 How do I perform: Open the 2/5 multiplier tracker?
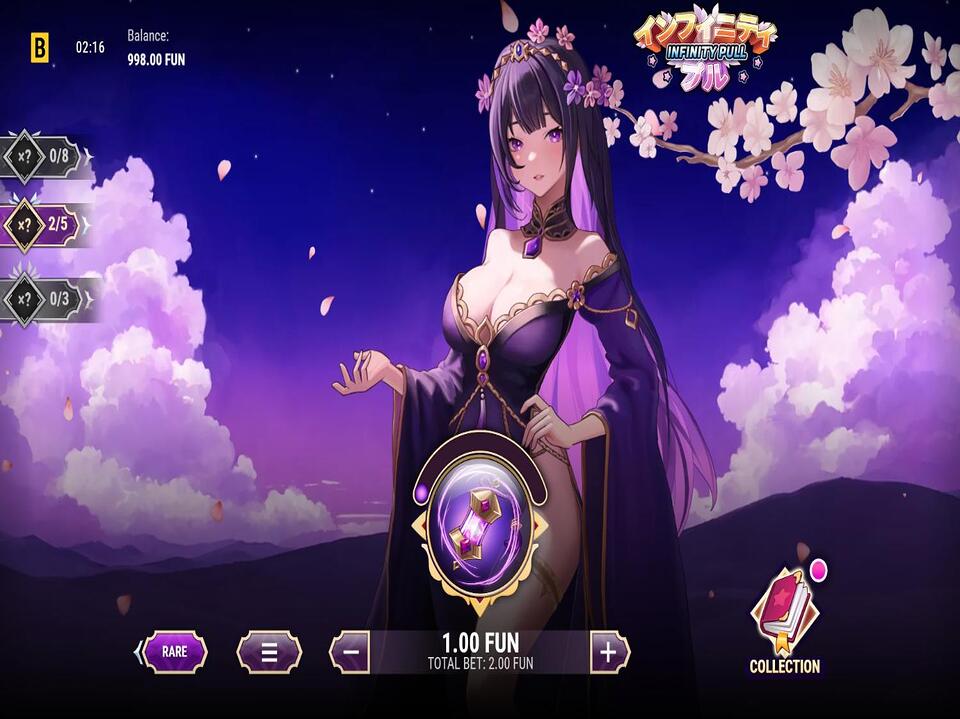(x=45, y=227)
